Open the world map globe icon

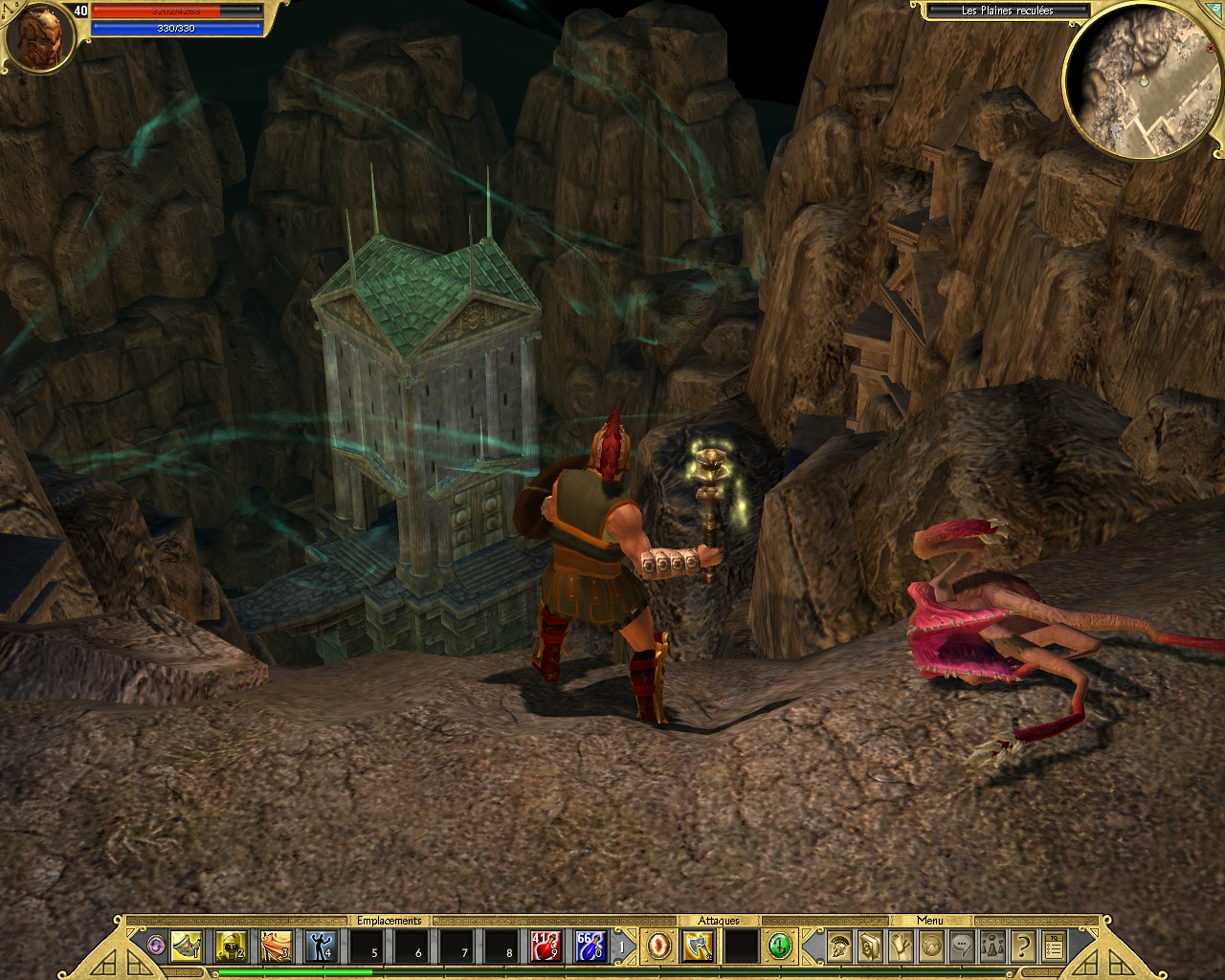click(x=929, y=946)
